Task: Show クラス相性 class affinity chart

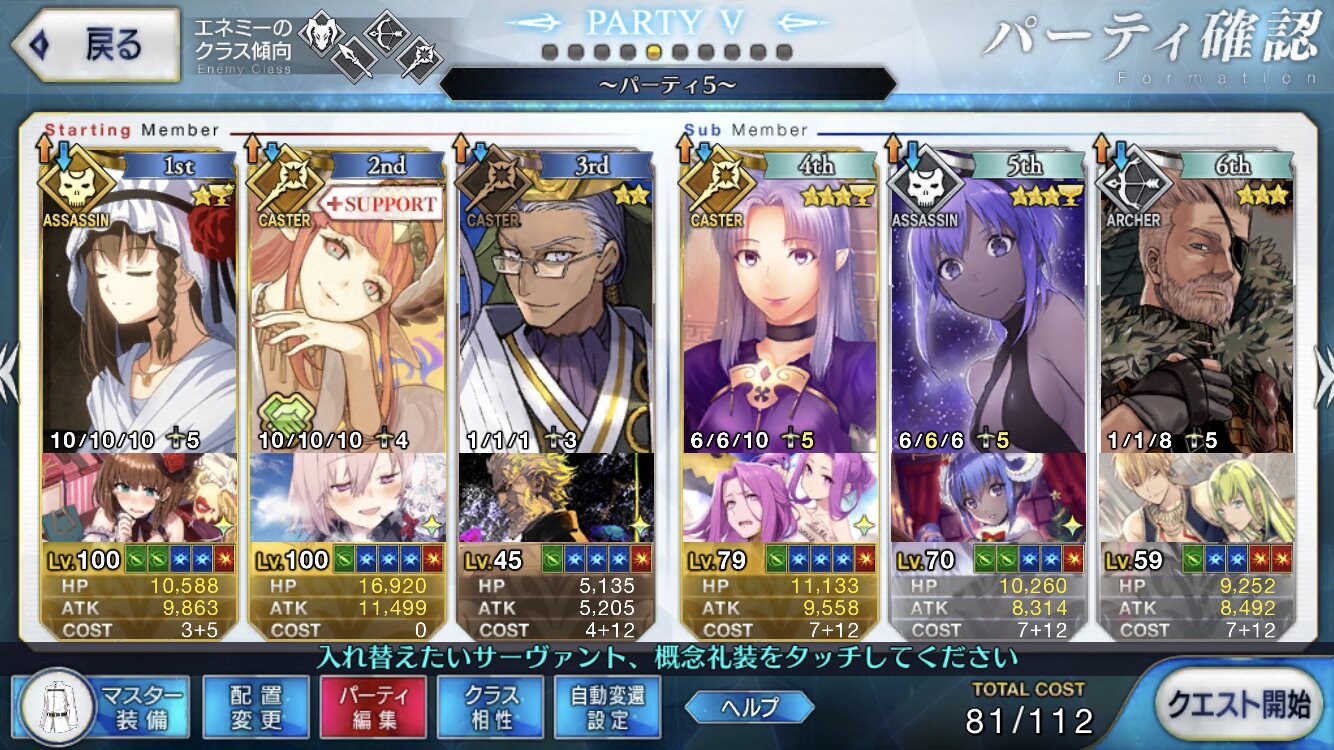Action: [x=490, y=707]
